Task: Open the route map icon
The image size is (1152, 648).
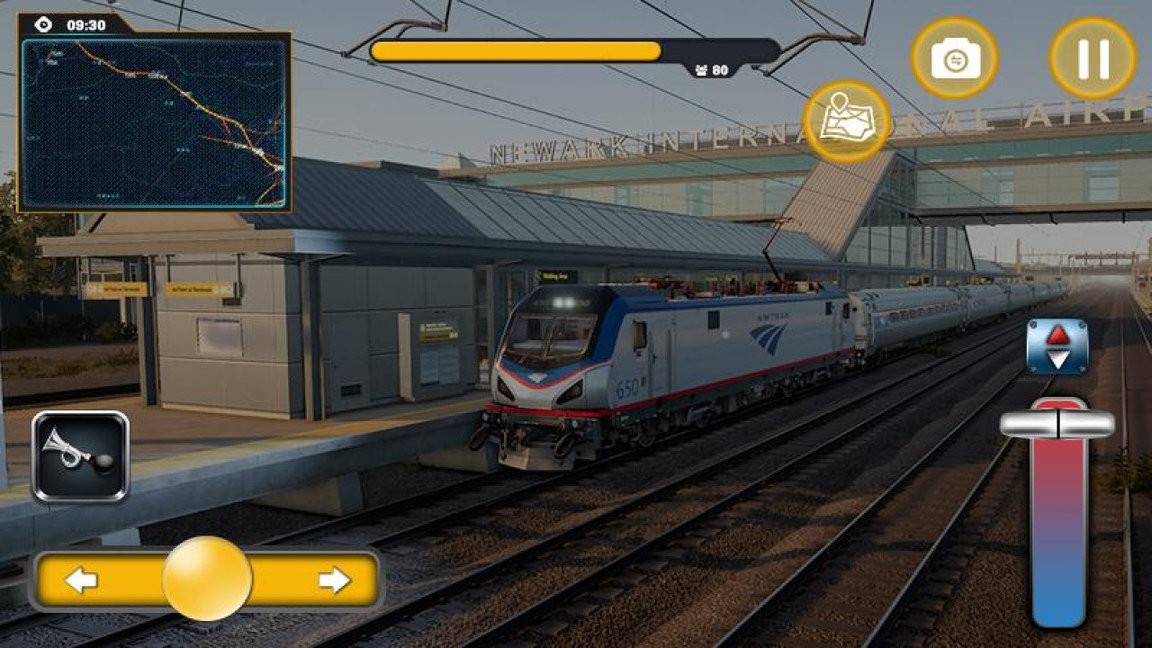Action: click(x=847, y=121)
